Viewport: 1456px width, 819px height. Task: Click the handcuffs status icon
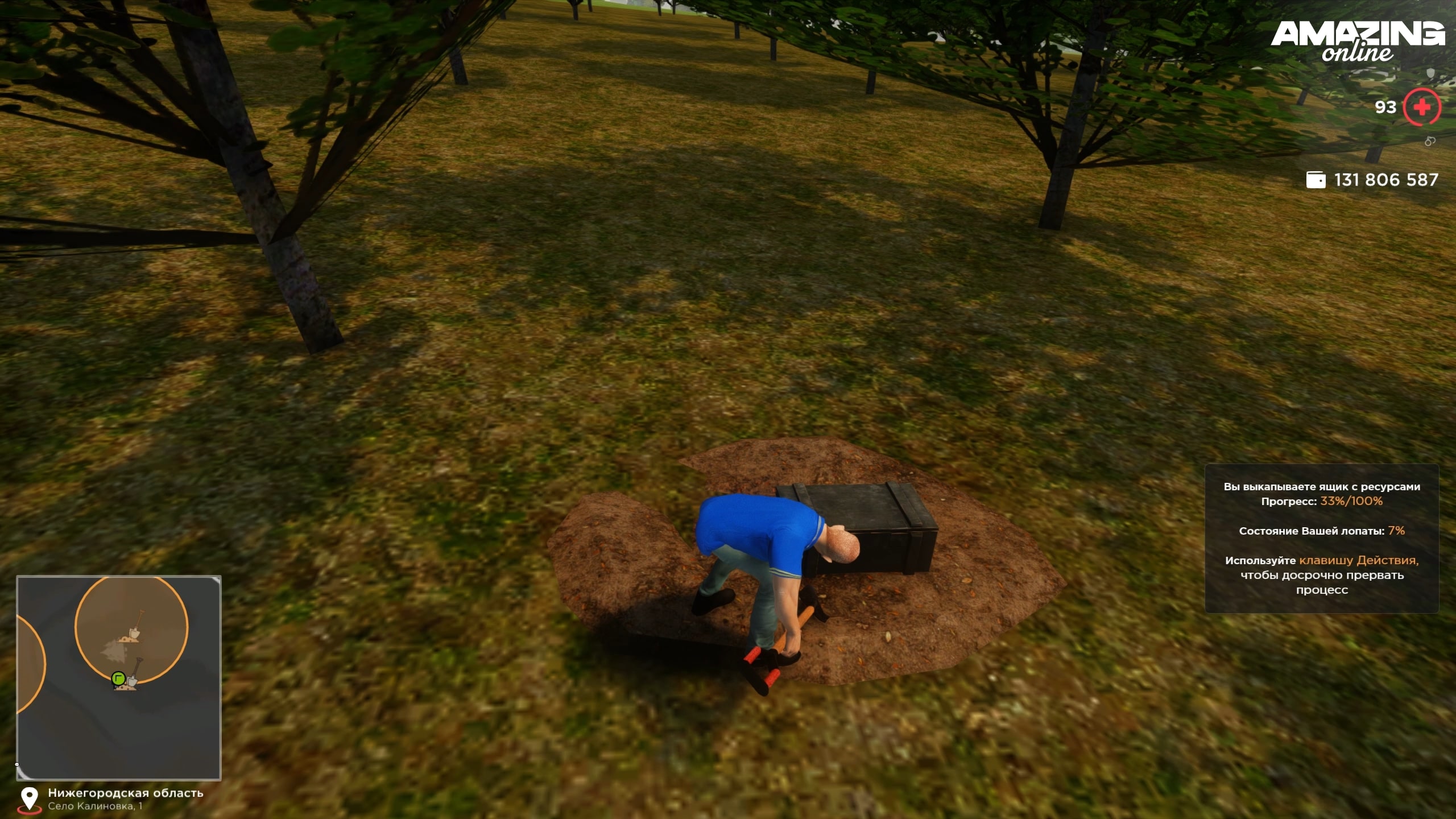click(1430, 141)
